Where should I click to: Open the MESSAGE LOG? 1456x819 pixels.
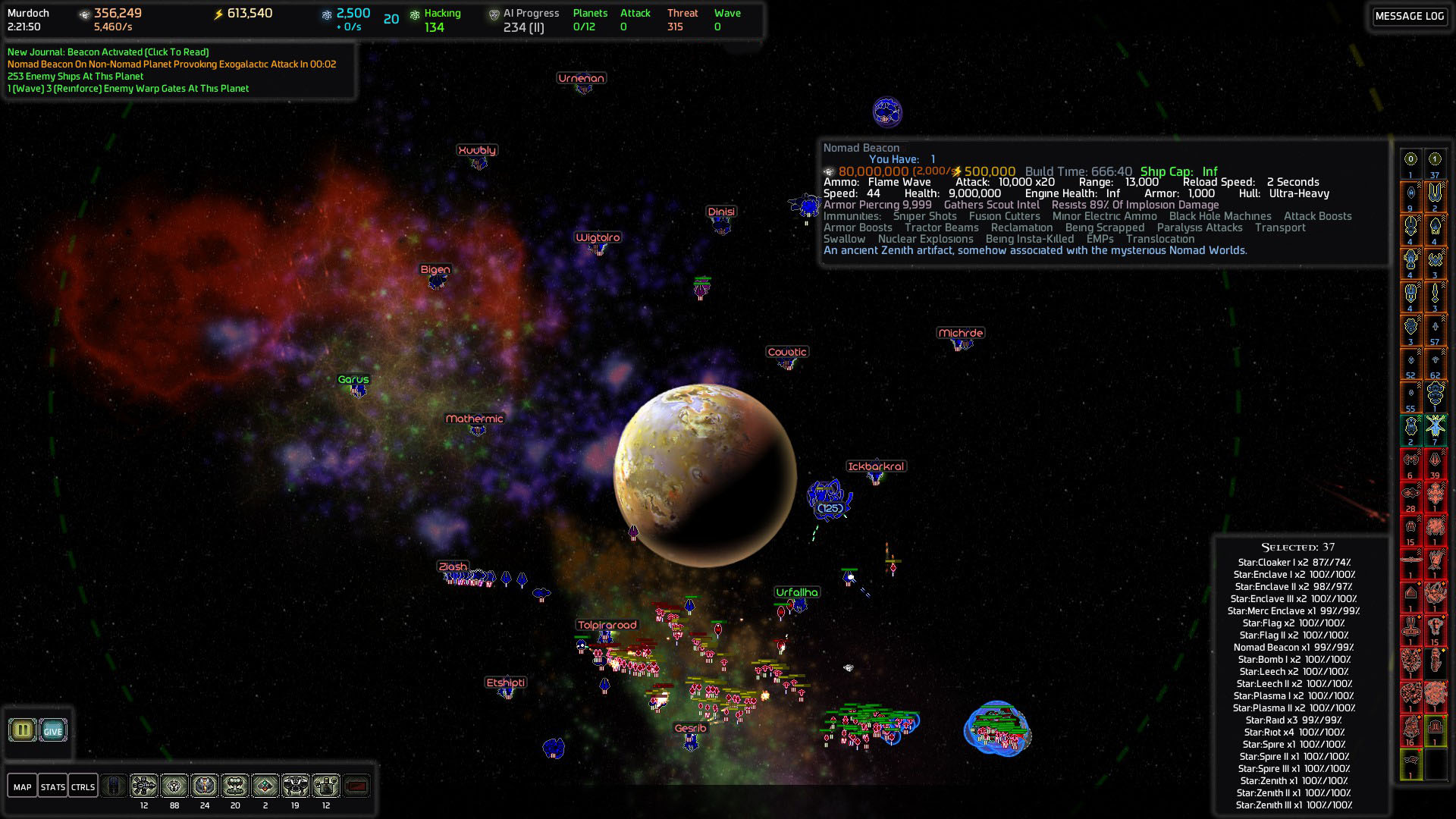(1409, 16)
